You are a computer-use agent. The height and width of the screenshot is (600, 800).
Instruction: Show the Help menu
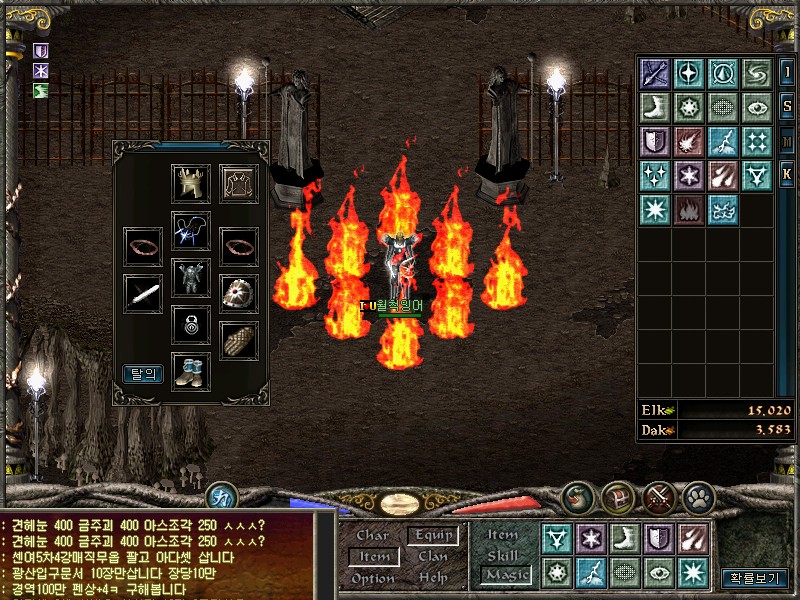pos(433,578)
